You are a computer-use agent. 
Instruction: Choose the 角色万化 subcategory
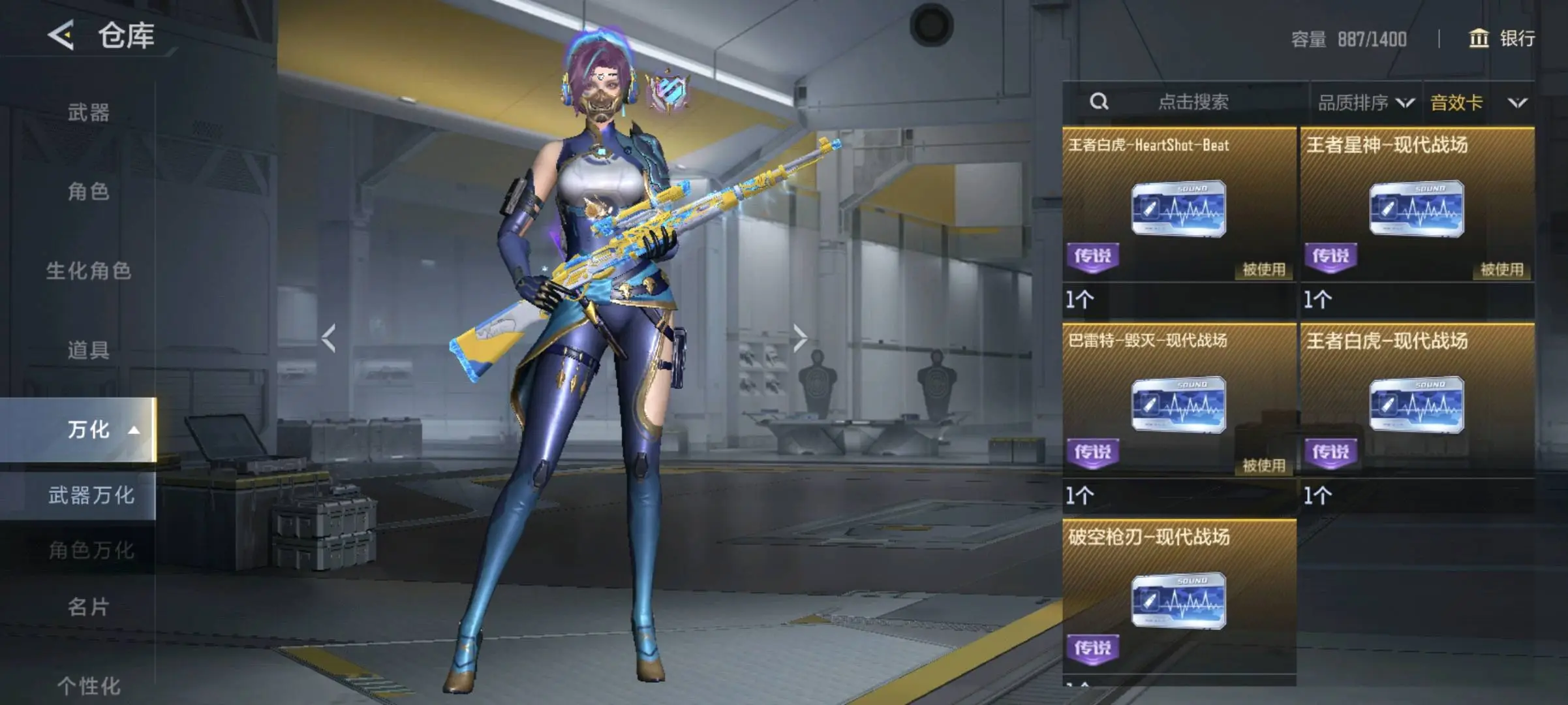click(x=91, y=550)
